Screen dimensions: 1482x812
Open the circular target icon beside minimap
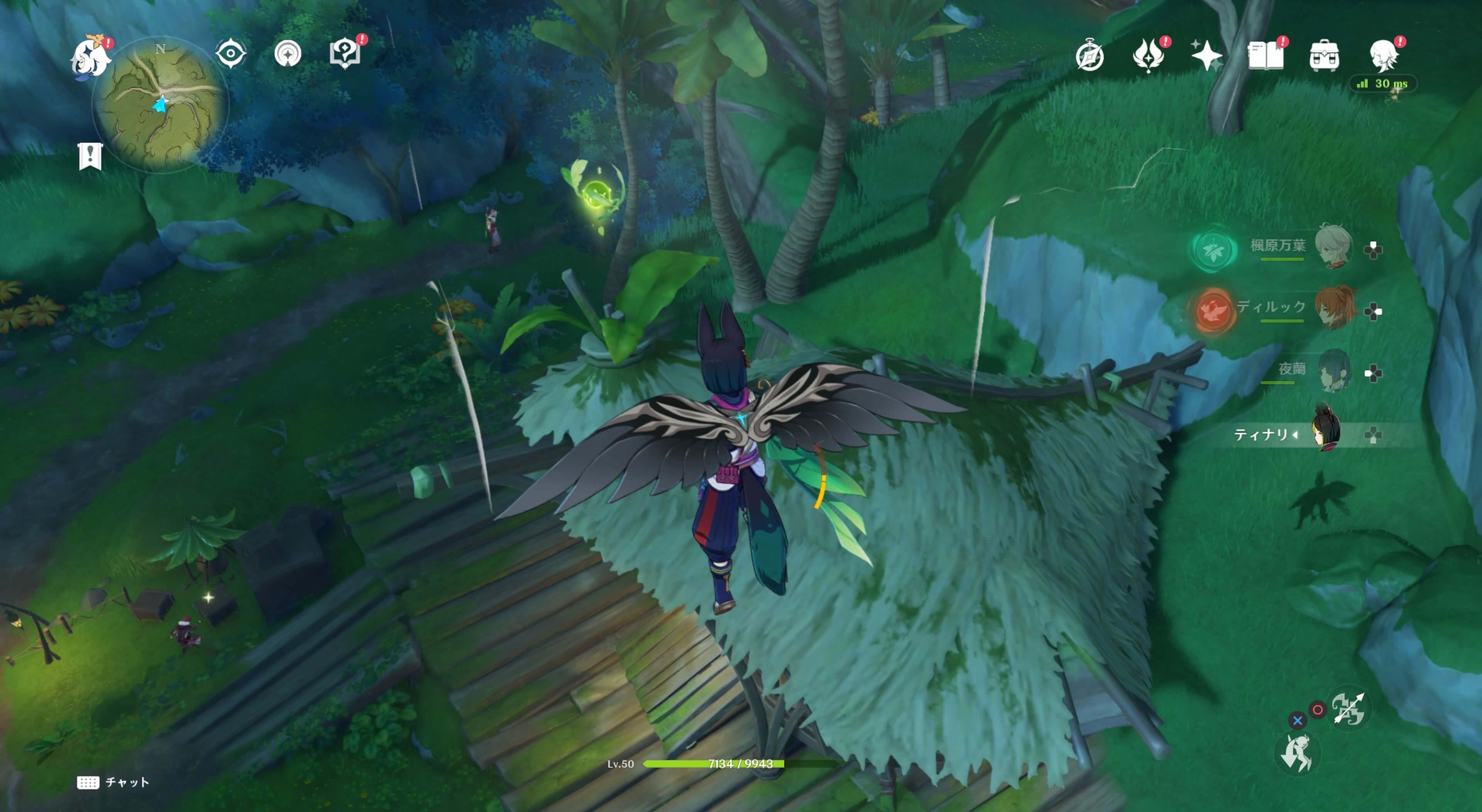click(288, 54)
